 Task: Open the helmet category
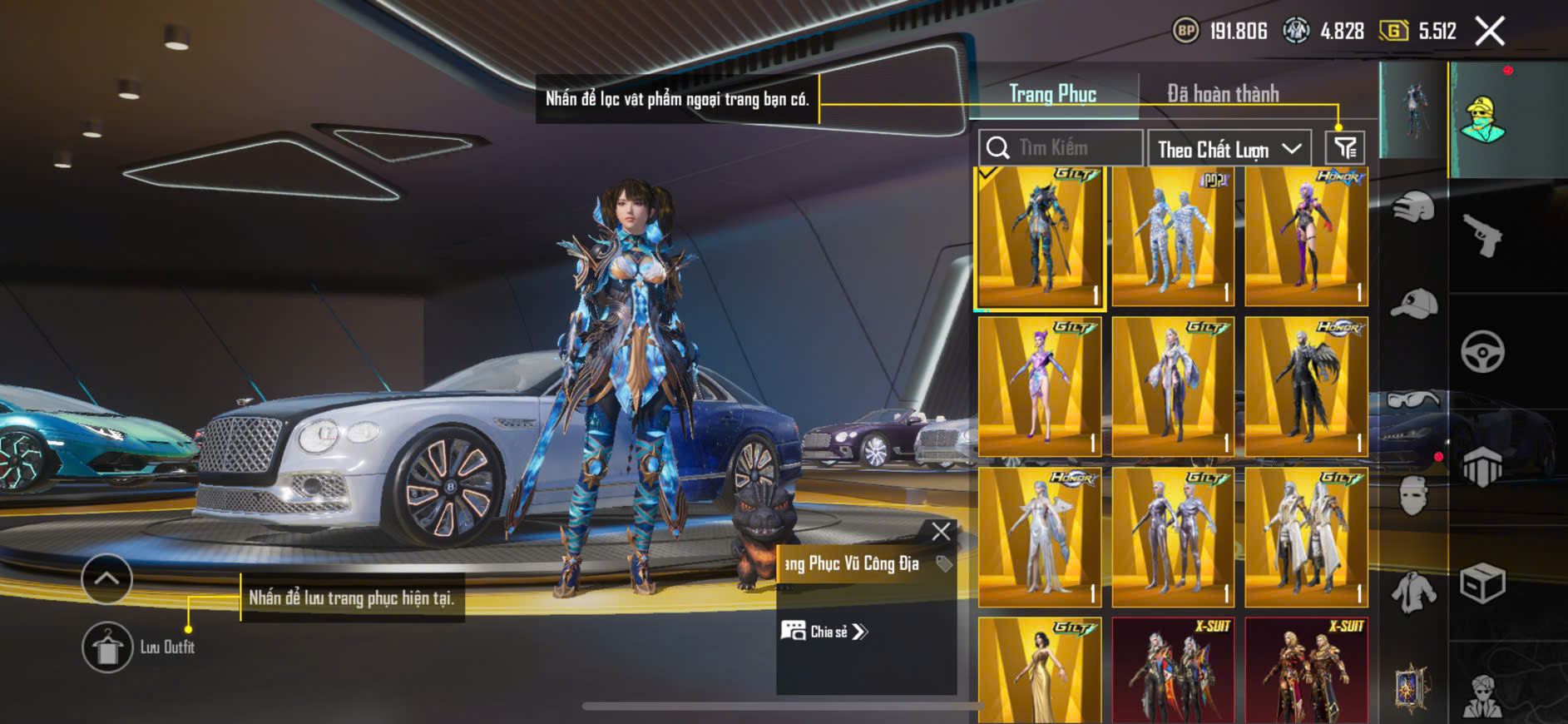click(x=1413, y=207)
